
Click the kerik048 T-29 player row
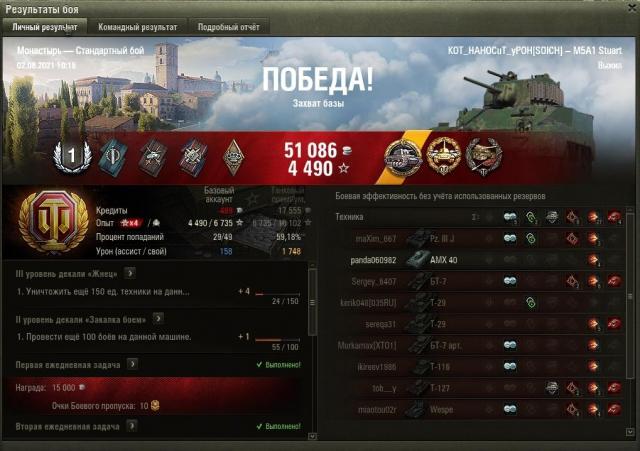point(472,302)
